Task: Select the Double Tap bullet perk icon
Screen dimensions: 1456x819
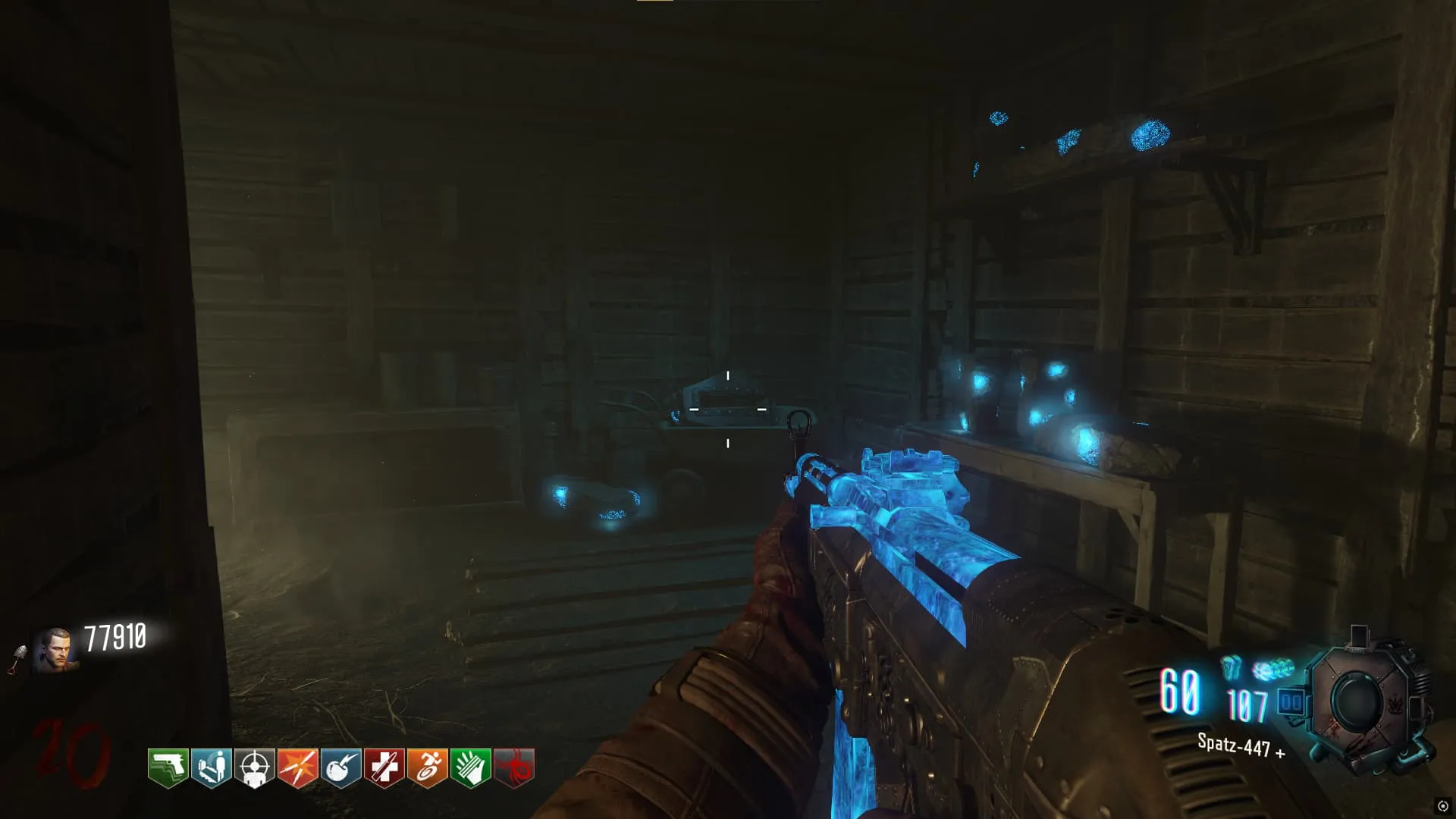Action: click(297, 767)
